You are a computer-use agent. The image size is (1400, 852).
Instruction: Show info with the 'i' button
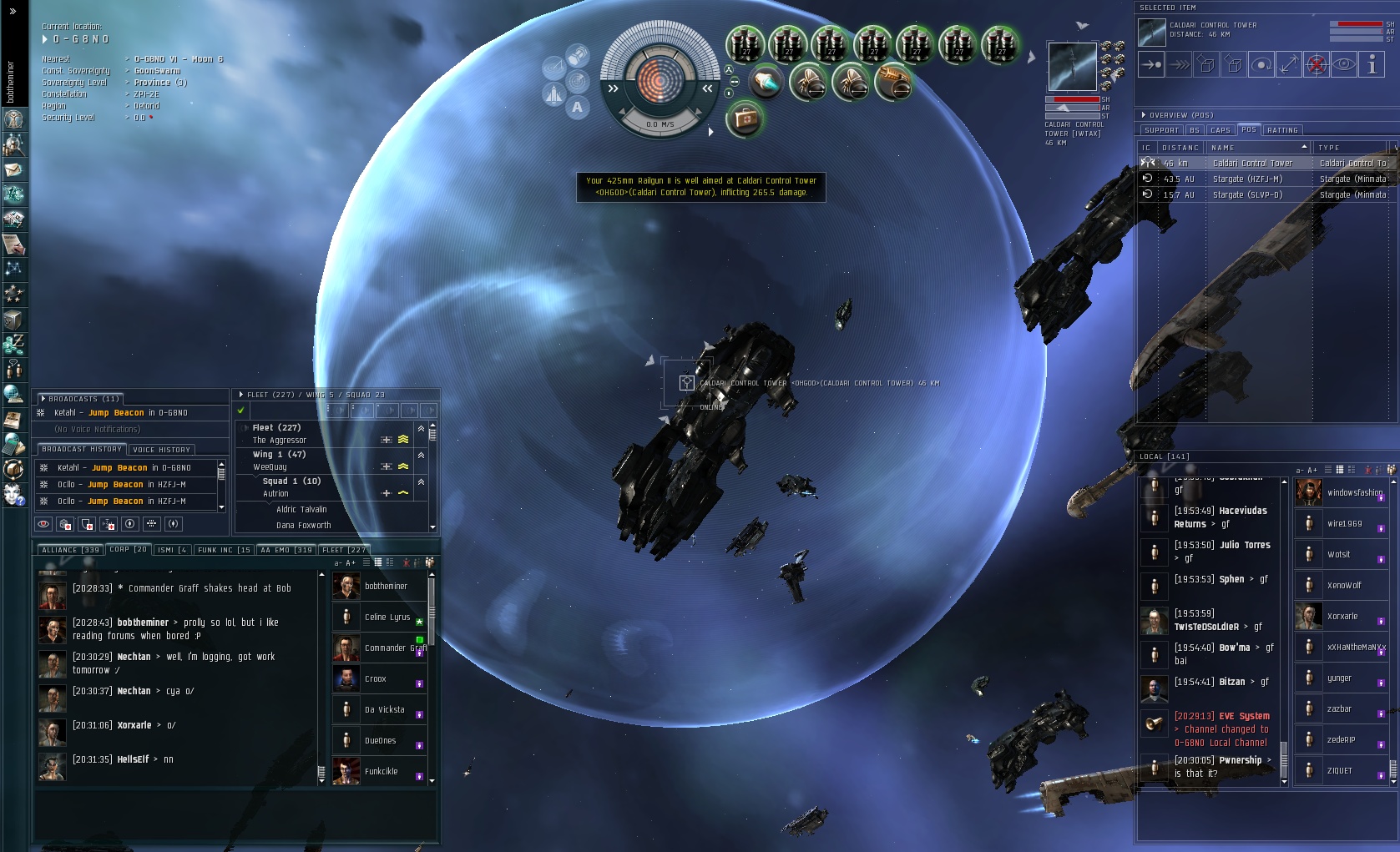[x=1372, y=64]
